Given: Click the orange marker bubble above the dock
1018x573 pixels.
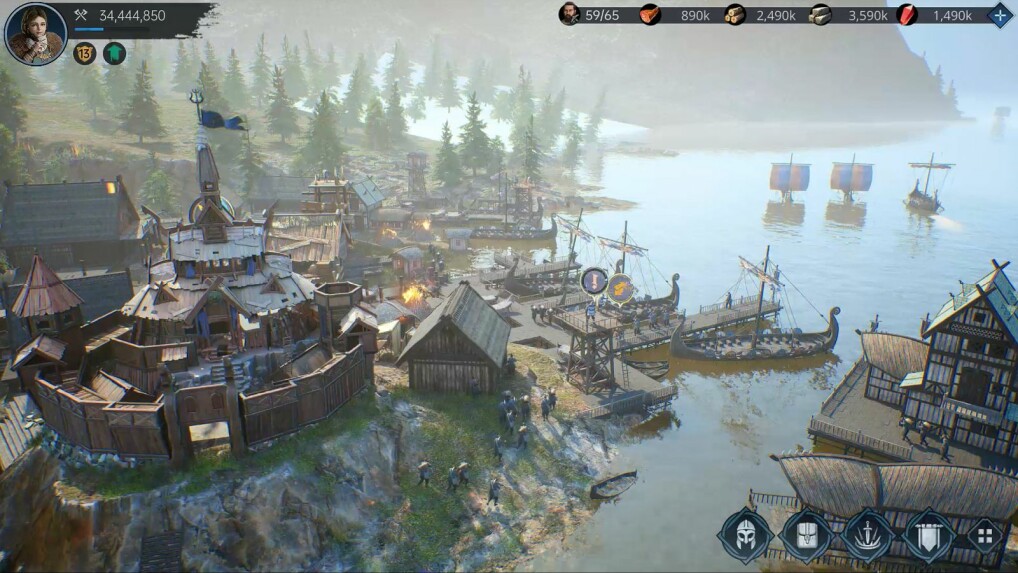Looking at the screenshot, I should [x=620, y=288].
